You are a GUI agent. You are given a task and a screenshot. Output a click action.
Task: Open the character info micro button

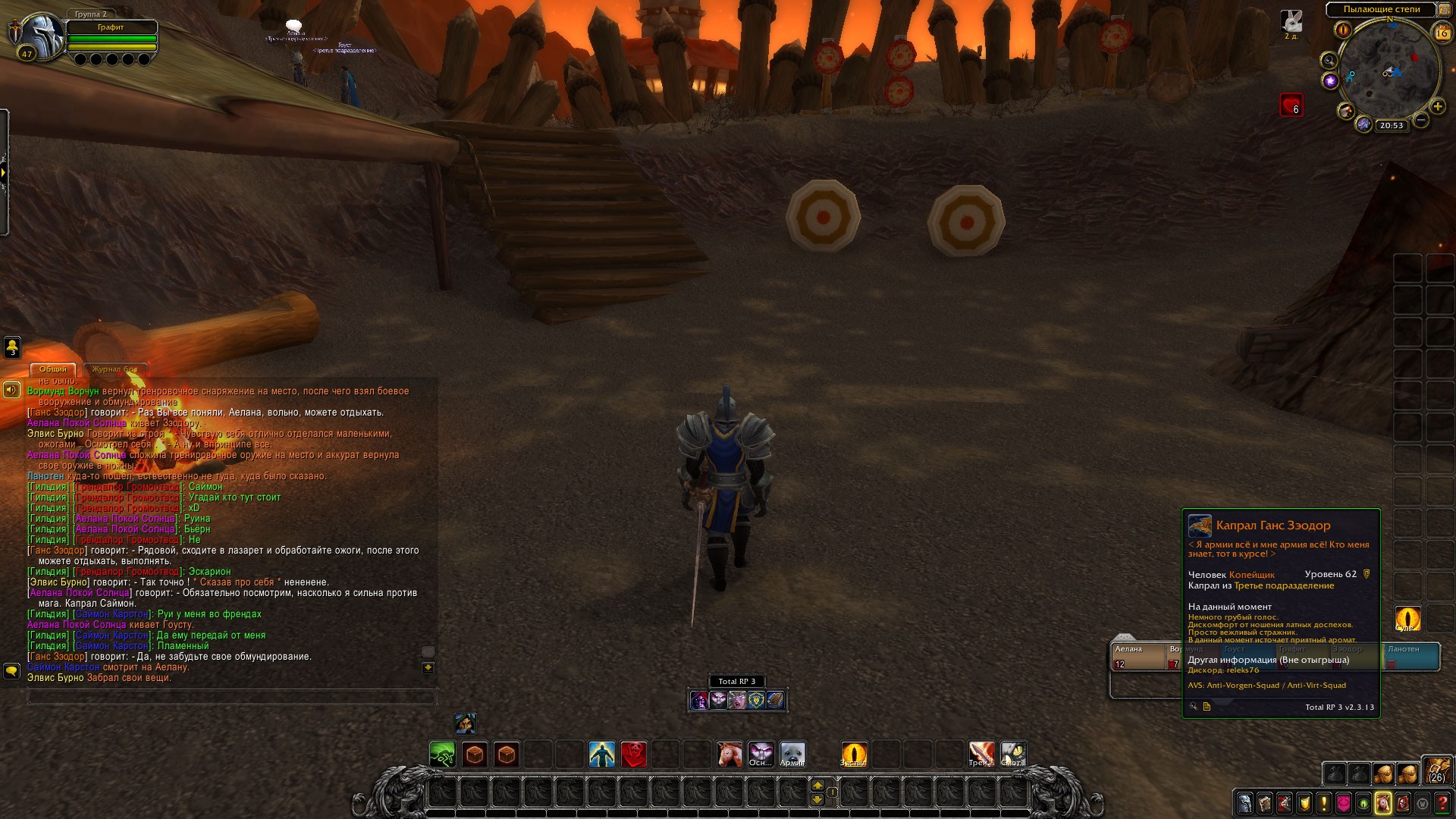coord(1244,803)
